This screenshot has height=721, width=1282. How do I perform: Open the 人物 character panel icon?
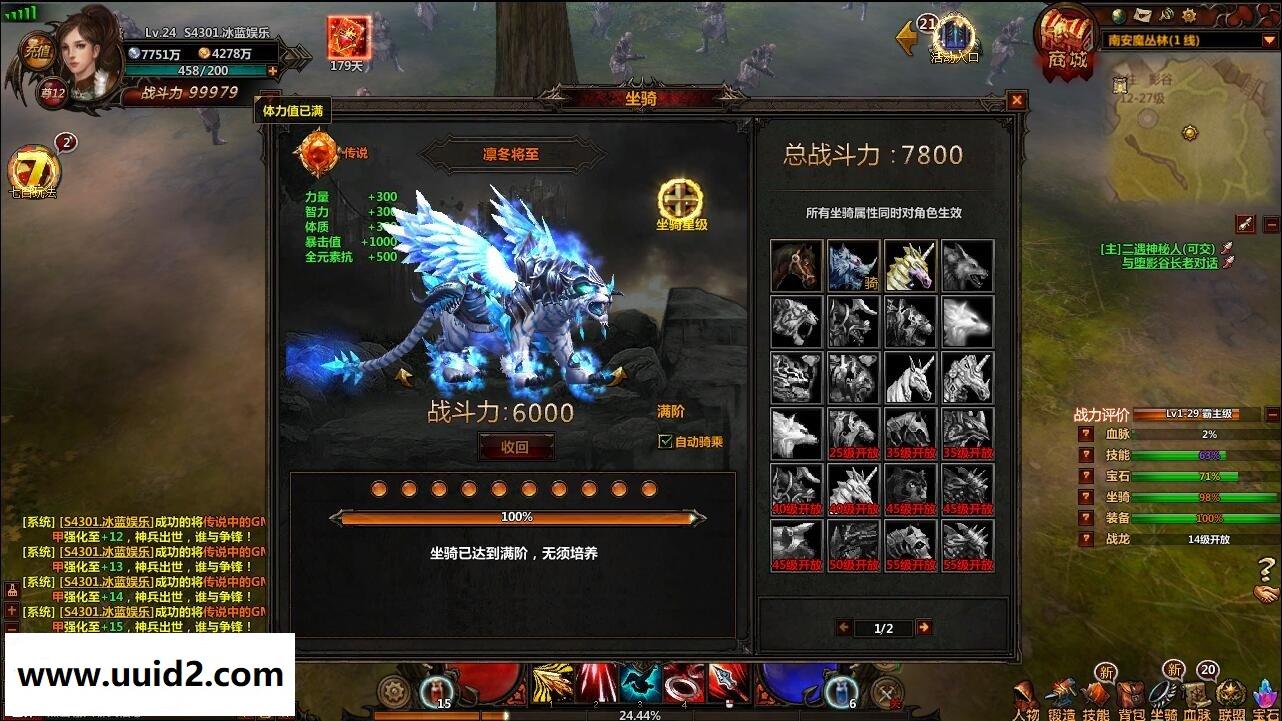point(1024,692)
